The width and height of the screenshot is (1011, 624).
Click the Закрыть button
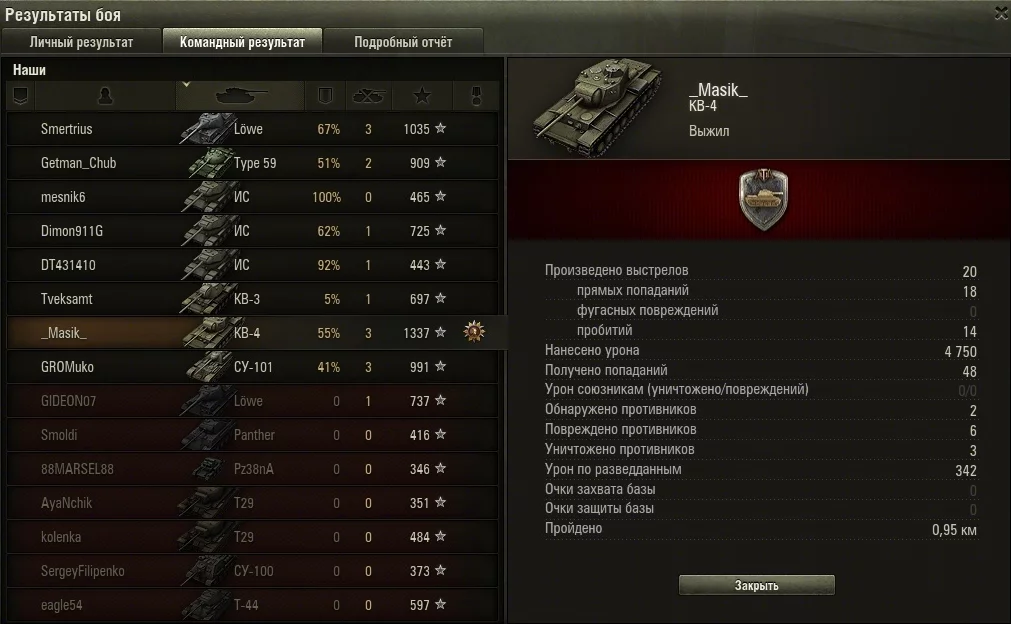pos(756,586)
